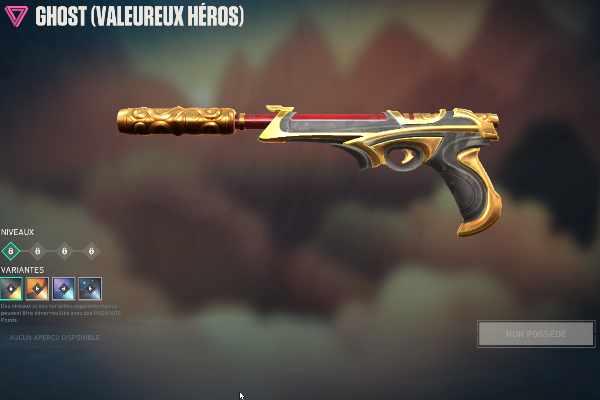This screenshot has width=600, height=400.
Task: Click the Non Possédée button
Action: pyautogui.click(x=535, y=333)
